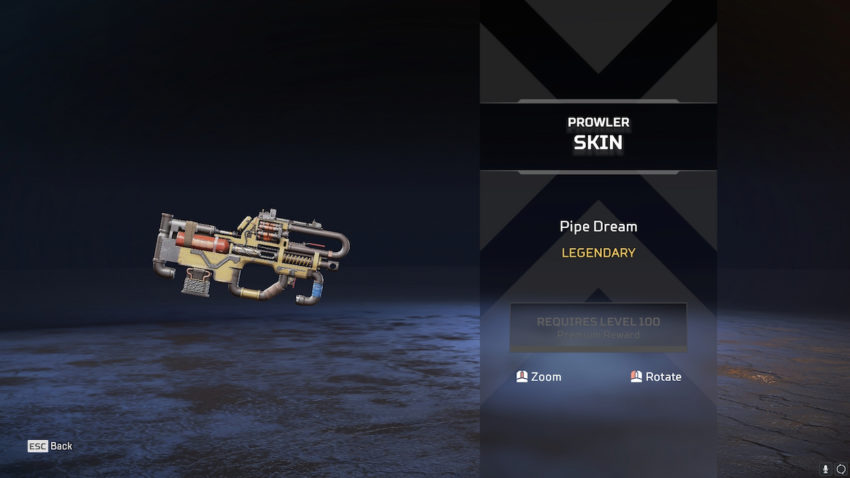Screen dimensions: 850x478
Task: Click the Requires Level 100 reward button
Action: tap(598, 328)
